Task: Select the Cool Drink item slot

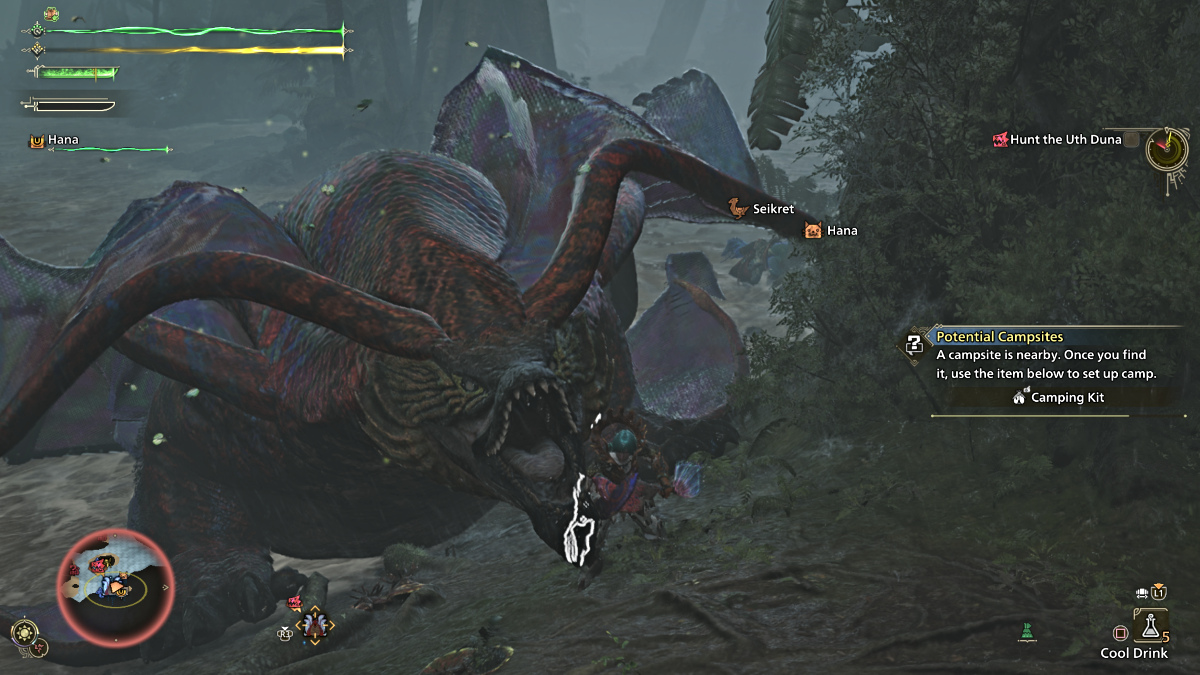Action: point(1150,627)
